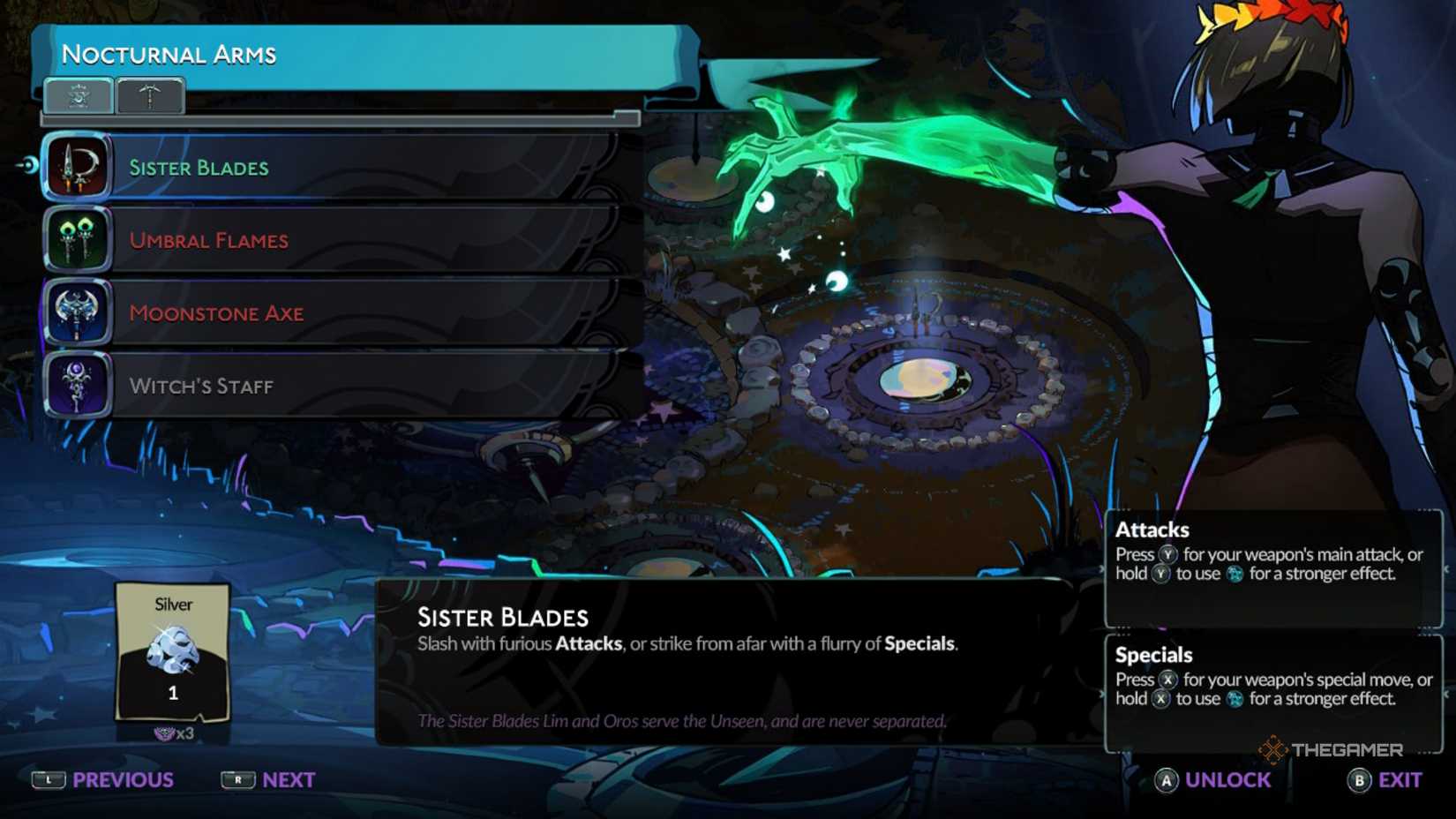The height and width of the screenshot is (819, 1456).
Task: Select the Umbral Flames list entry
Action: (x=353, y=240)
